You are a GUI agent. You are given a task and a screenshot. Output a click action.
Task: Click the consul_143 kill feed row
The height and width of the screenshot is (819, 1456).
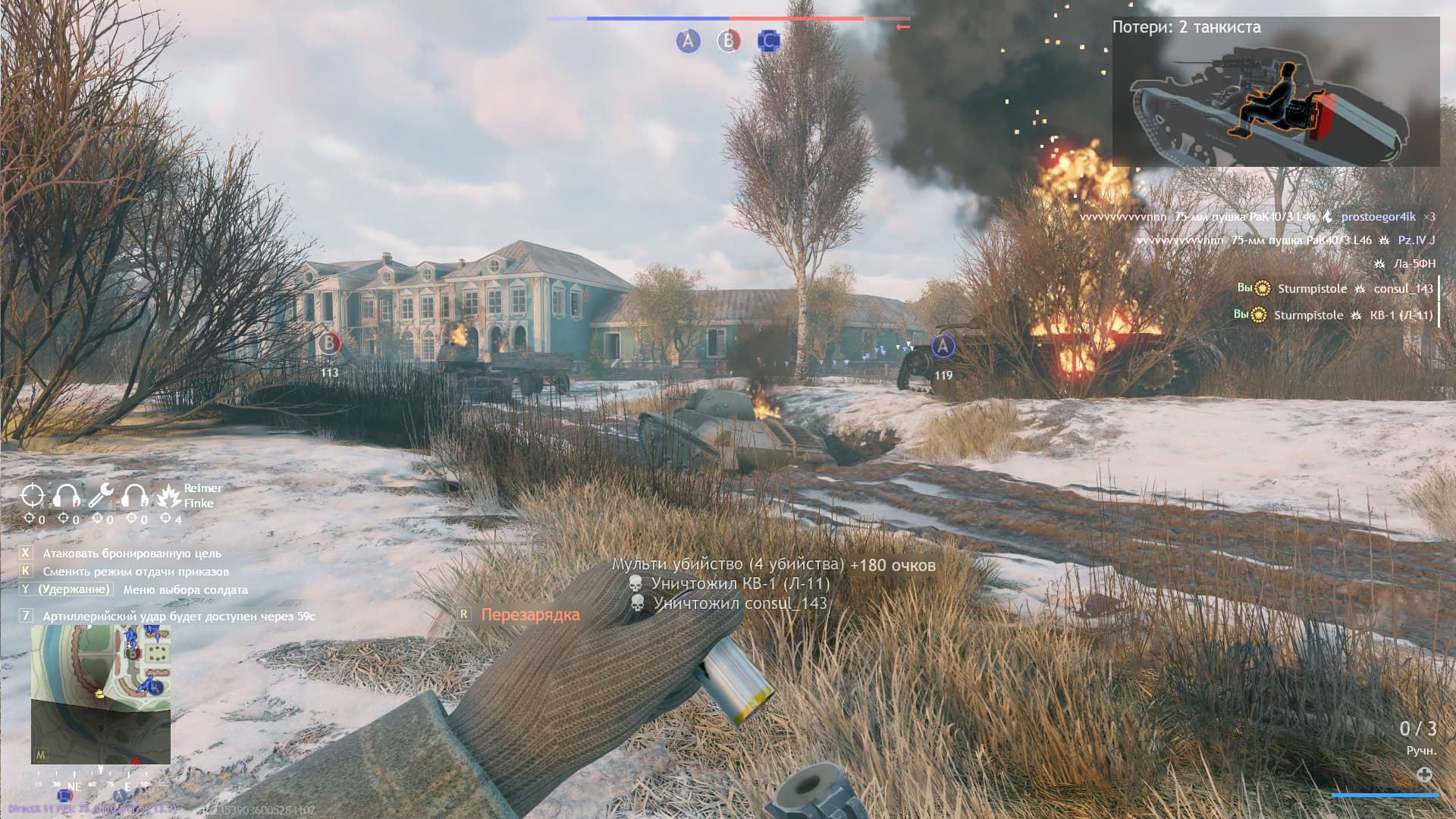click(x=1335, y=289)
